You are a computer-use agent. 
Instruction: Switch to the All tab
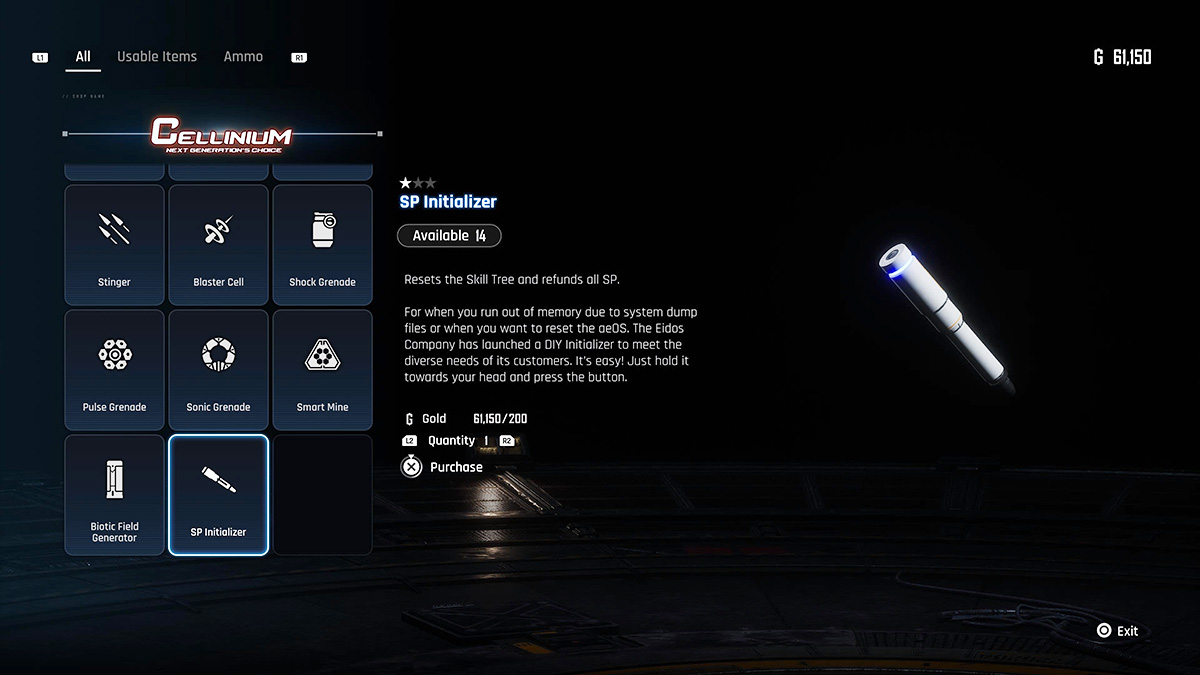(x=83, y=57)
